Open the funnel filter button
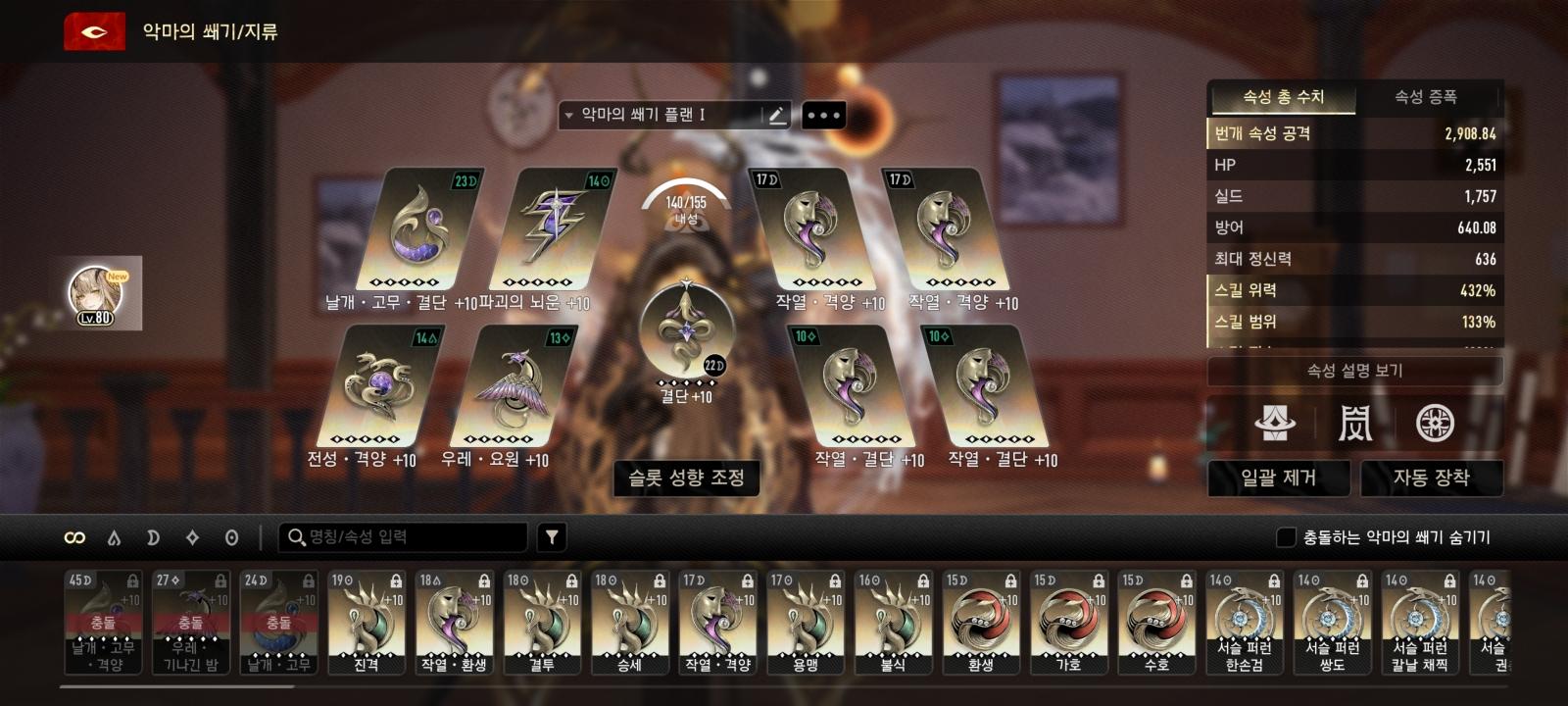The image size is (1568, 706). coord(552,537)
